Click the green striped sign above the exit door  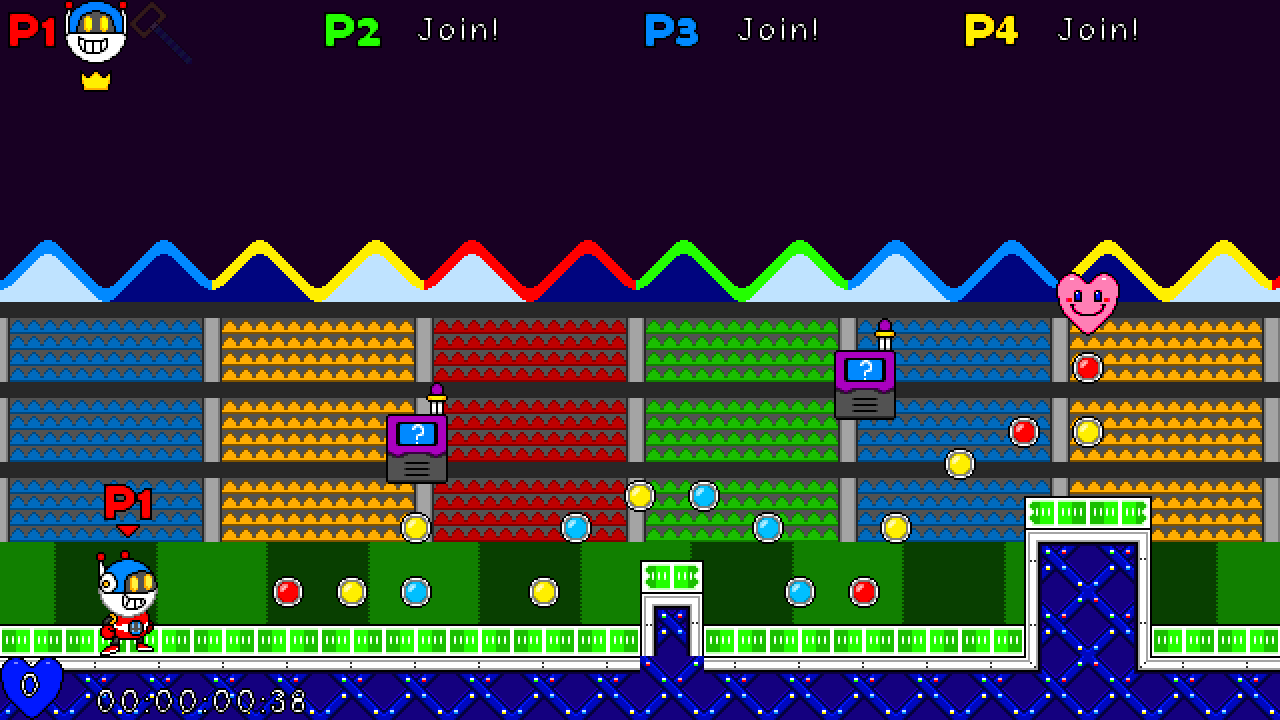click(1086, 513)
